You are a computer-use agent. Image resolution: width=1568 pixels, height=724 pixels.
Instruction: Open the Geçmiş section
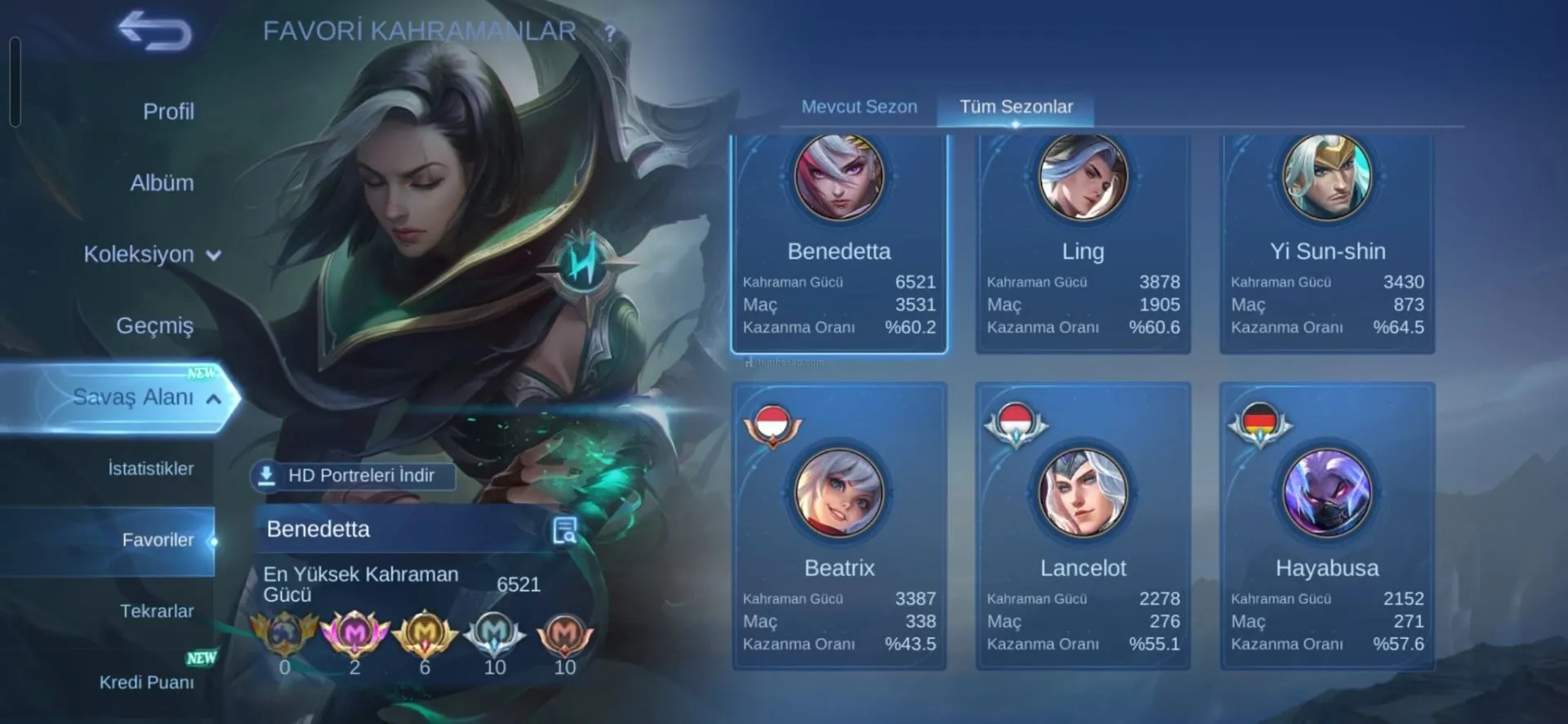[x=155, y=325]
